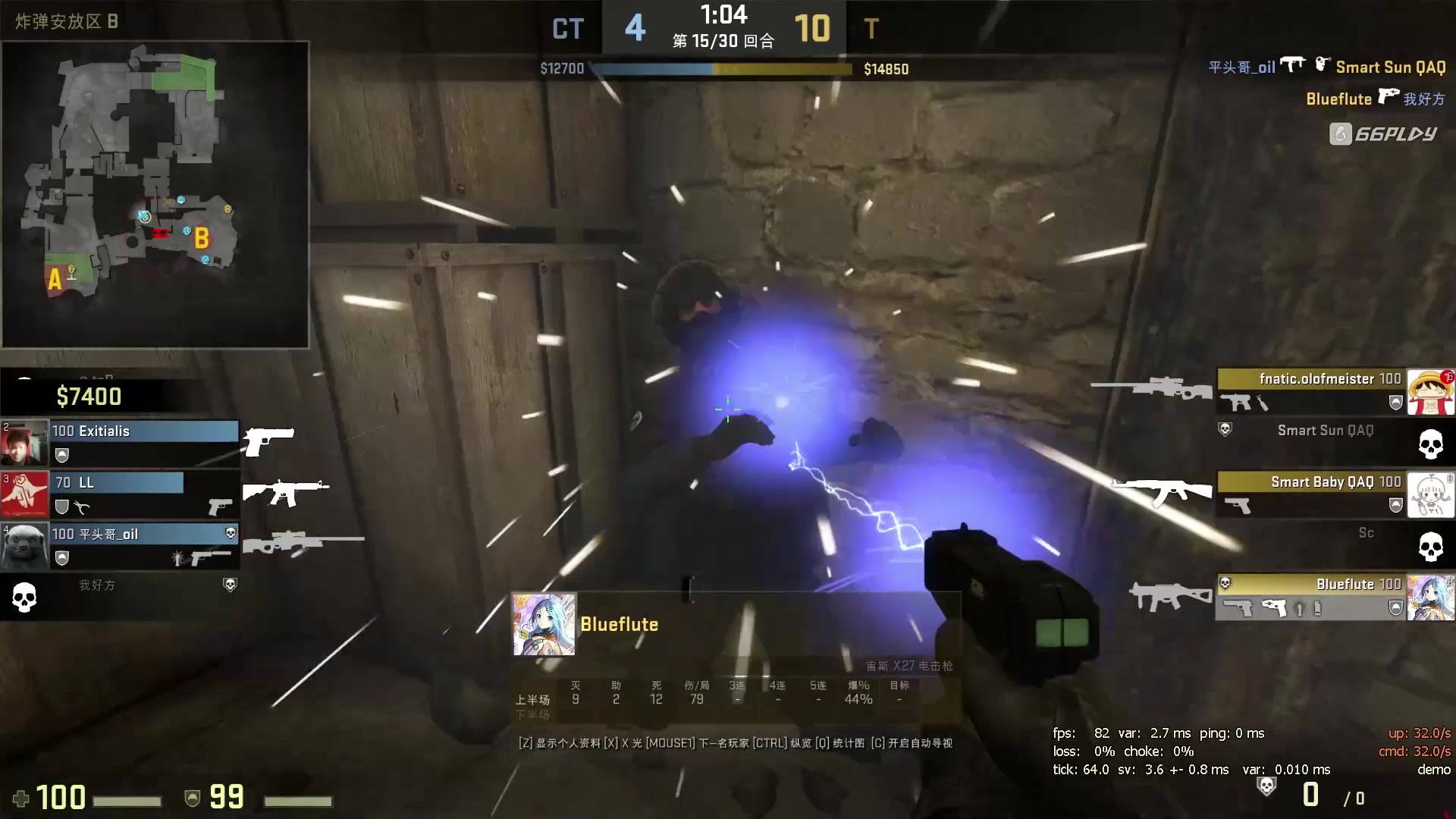1456x819 pixels.
Task: Click the 66PLAY watermark logo
Action: pos(1385,133)
